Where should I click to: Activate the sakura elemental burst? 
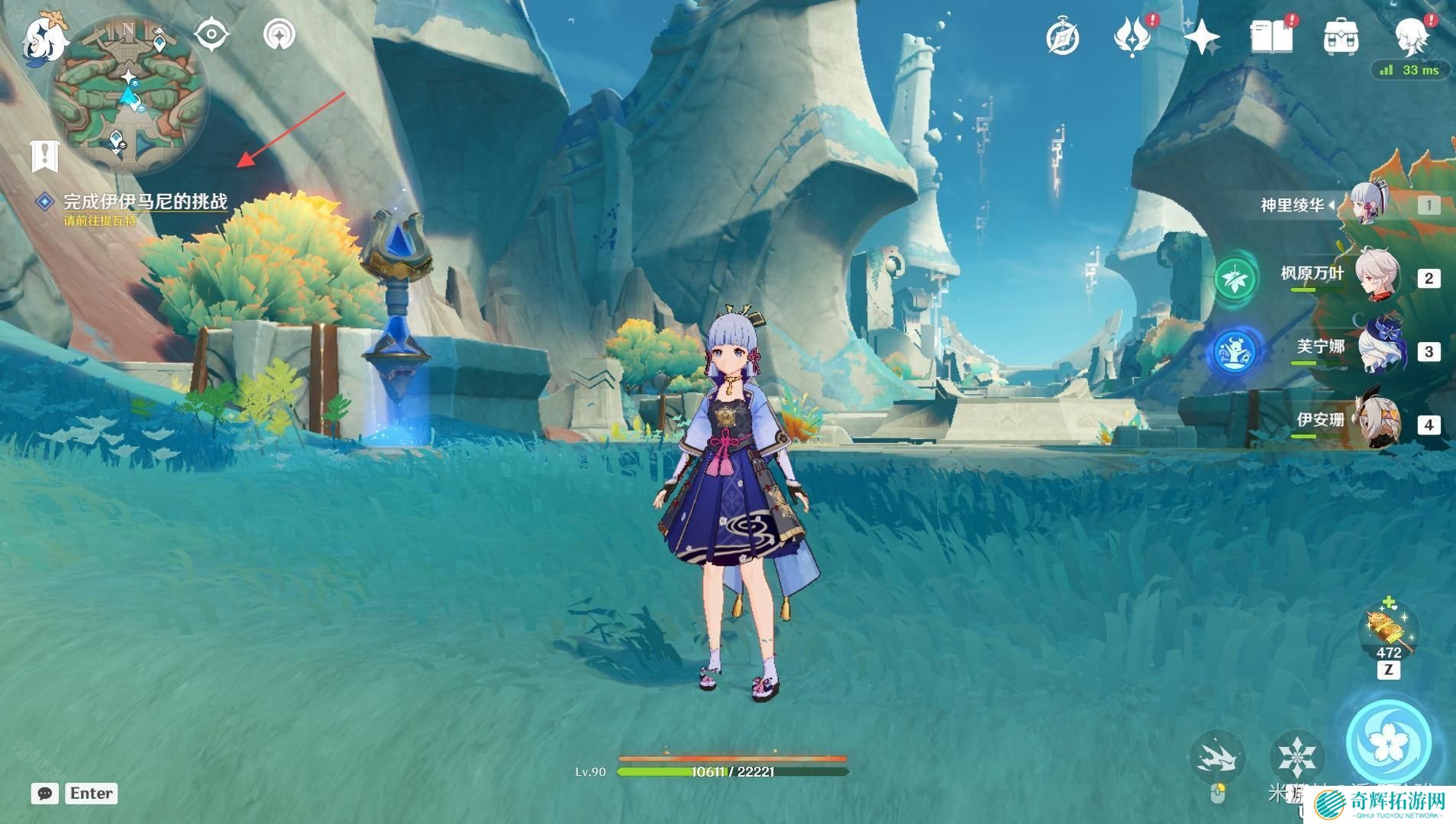[1388, 742]
